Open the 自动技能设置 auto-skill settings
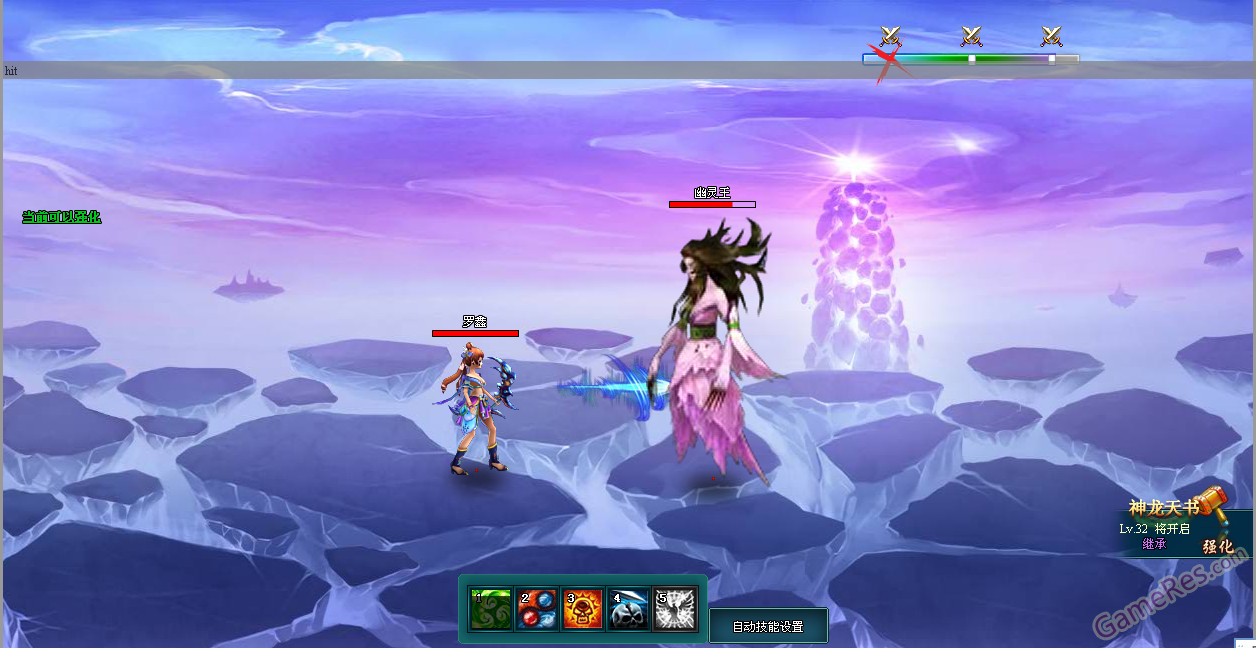 click(768, 626)
